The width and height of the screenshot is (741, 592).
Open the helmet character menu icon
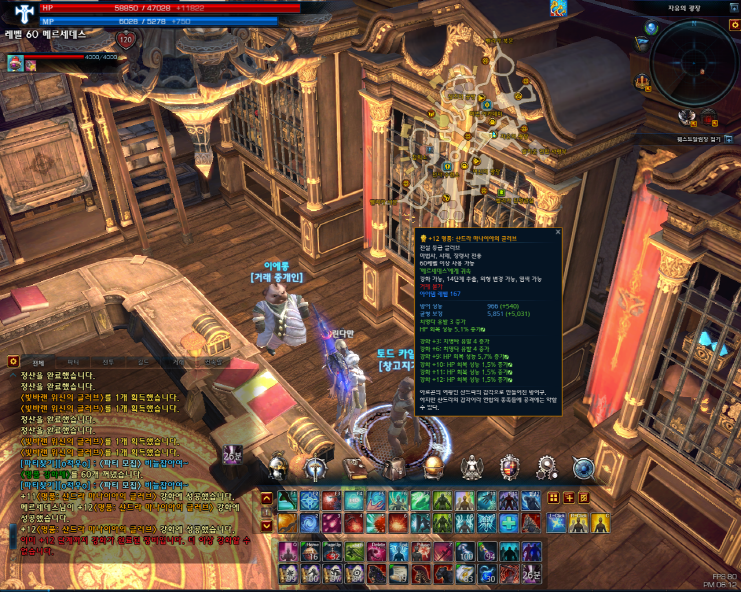click(279, 468)
